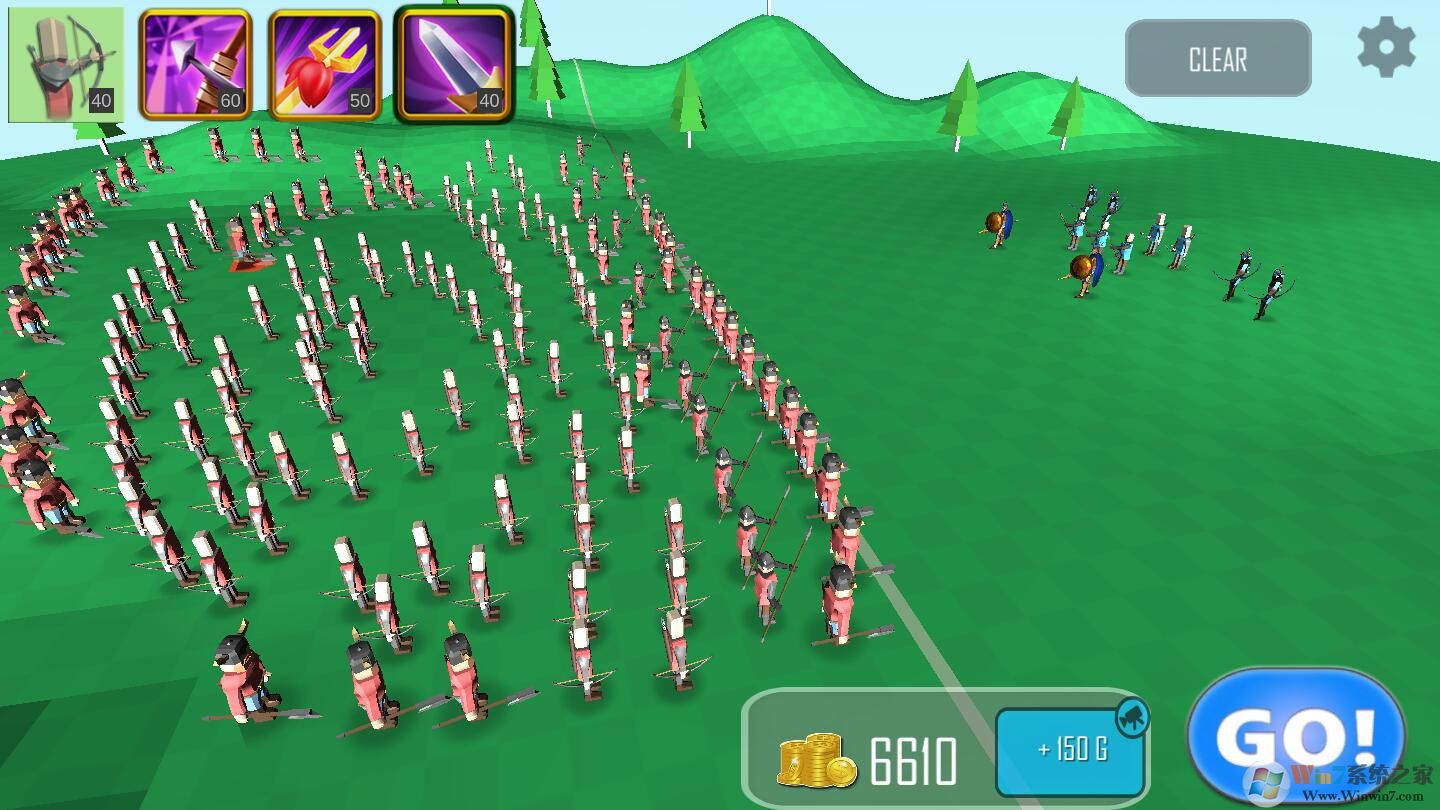Viewport: 1440px width, 810px height.
Task: Choose the spear unit costing 60
Action: (195, 65)
